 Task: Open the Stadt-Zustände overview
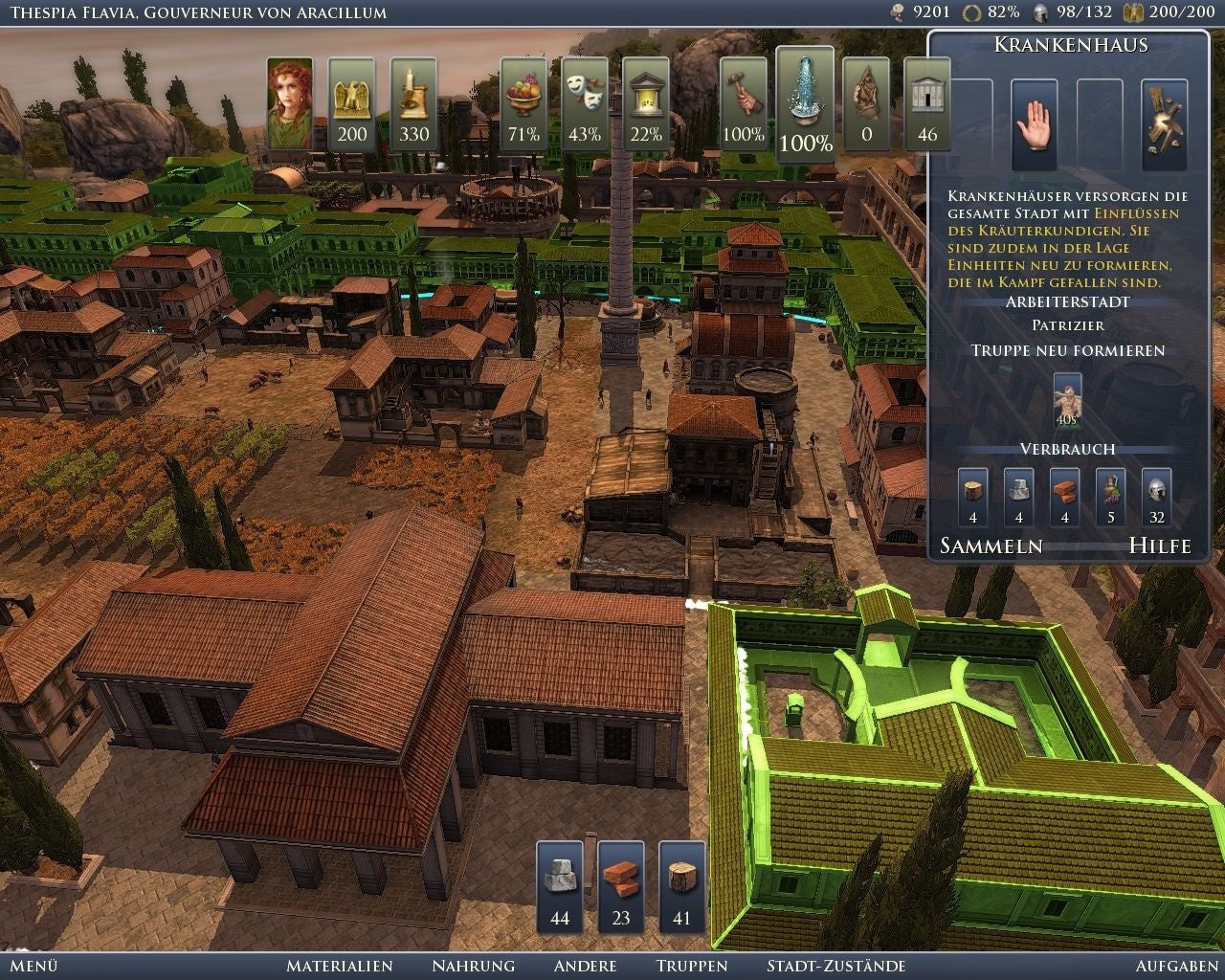coord(835,967)
